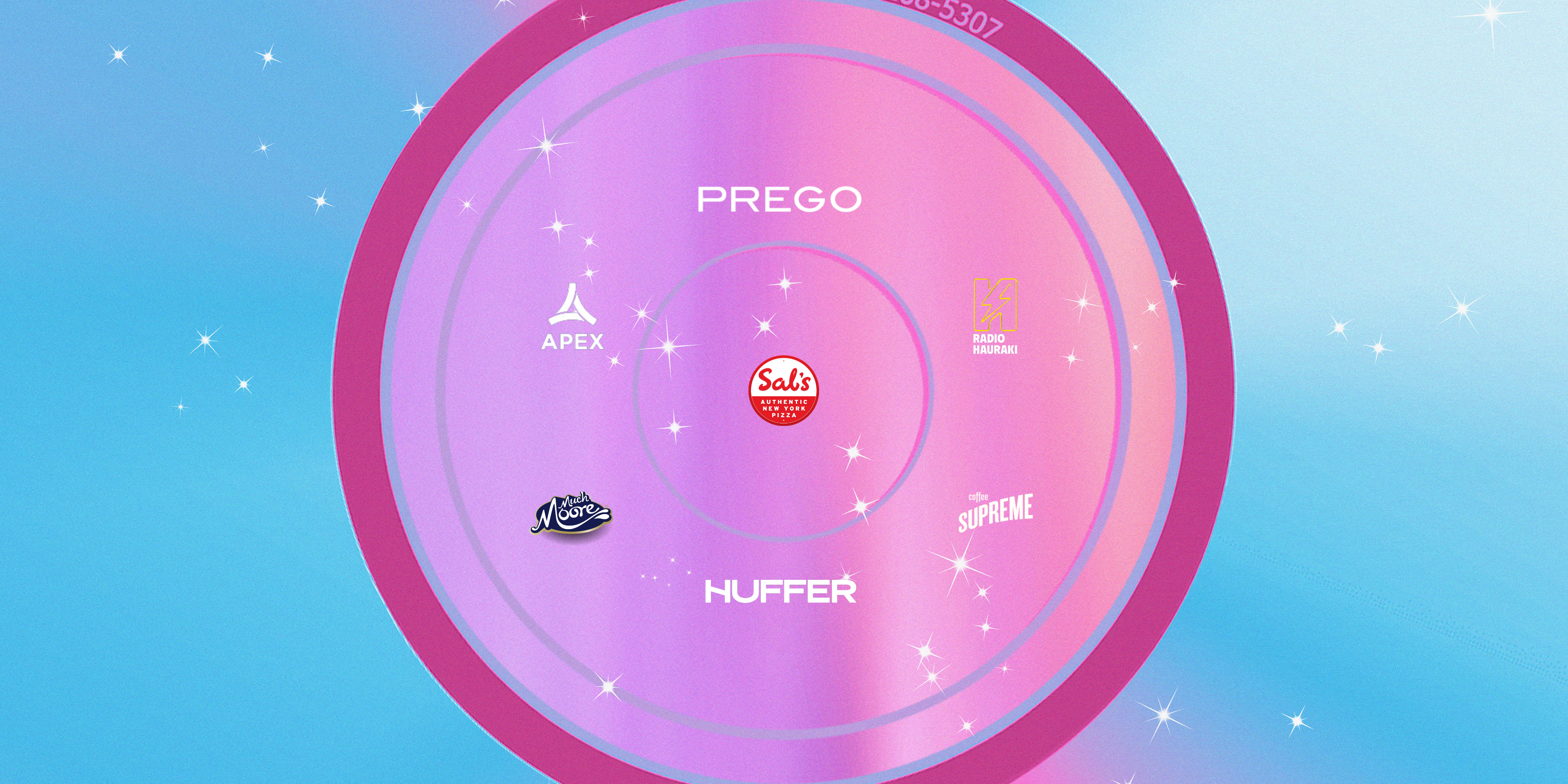Visit the Huffer sponsor logo

click(780, 592)
